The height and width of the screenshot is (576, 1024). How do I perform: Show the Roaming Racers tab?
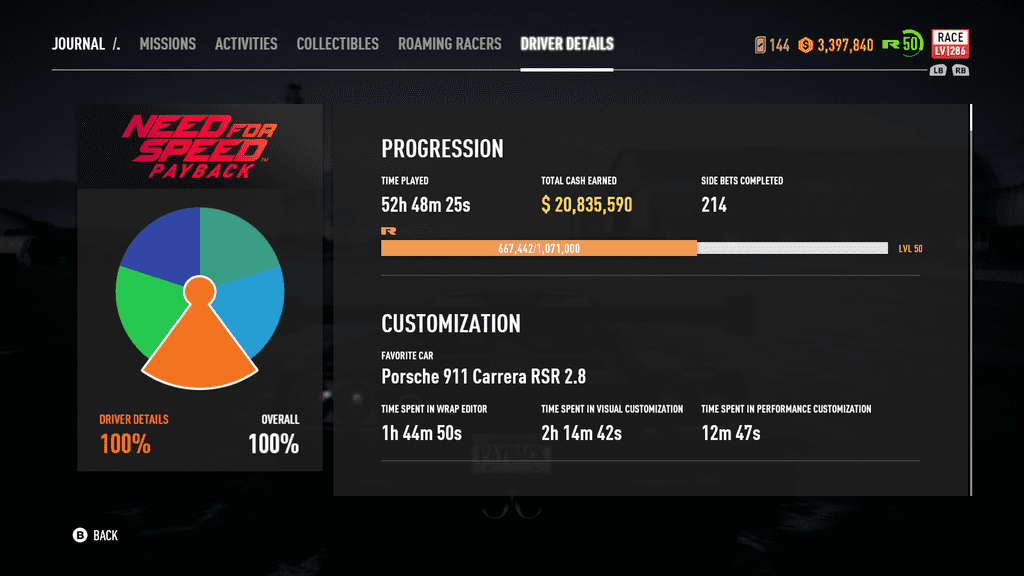pos(449,44)
